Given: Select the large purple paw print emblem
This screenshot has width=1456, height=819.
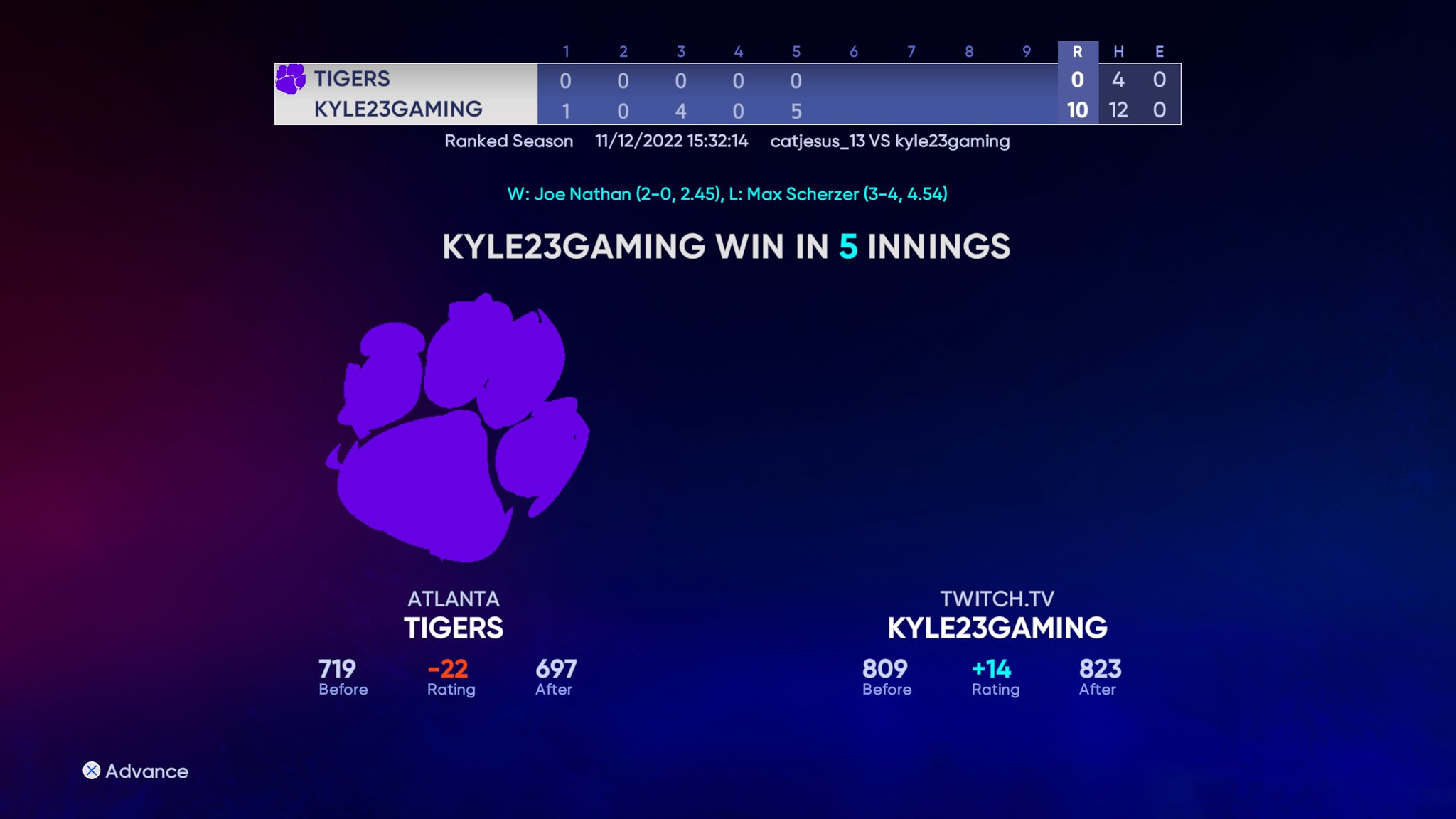Looking at the screenshot, I should (x=462, y=434).
